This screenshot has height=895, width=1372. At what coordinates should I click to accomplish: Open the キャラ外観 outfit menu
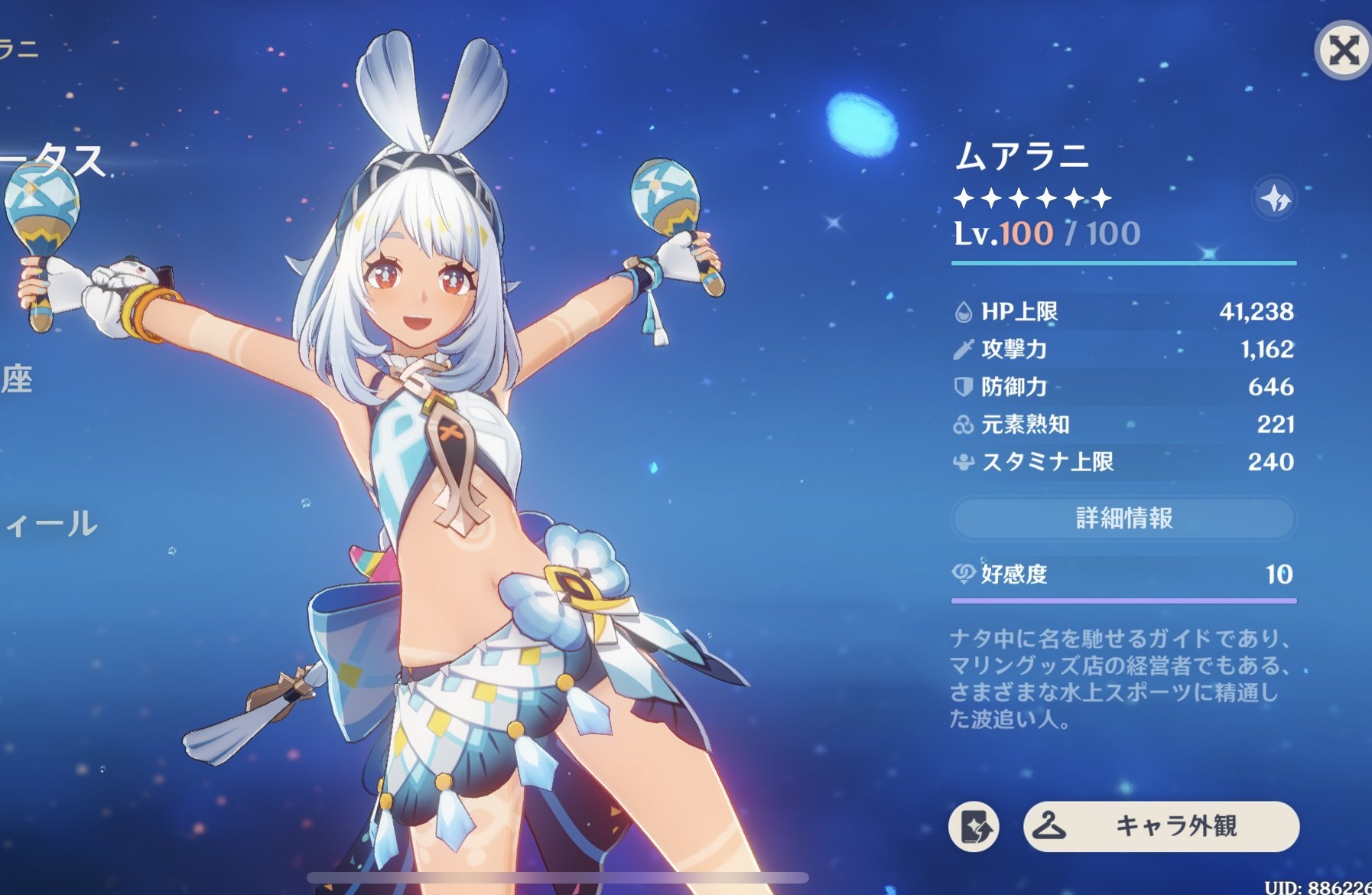(x=1160, y=826)
